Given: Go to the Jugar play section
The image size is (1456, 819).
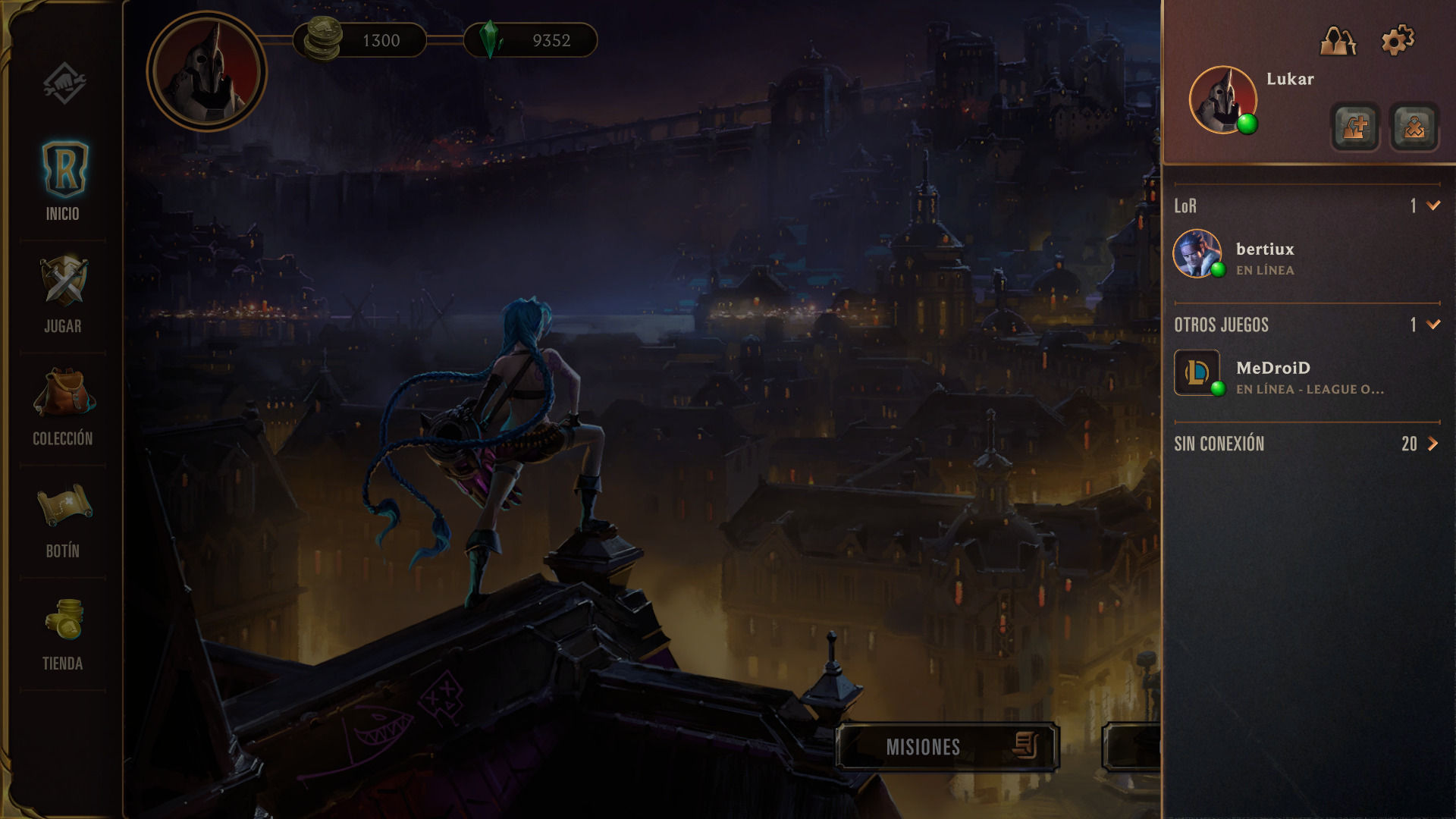Looking at the screenshot, I should coord(63,294).
